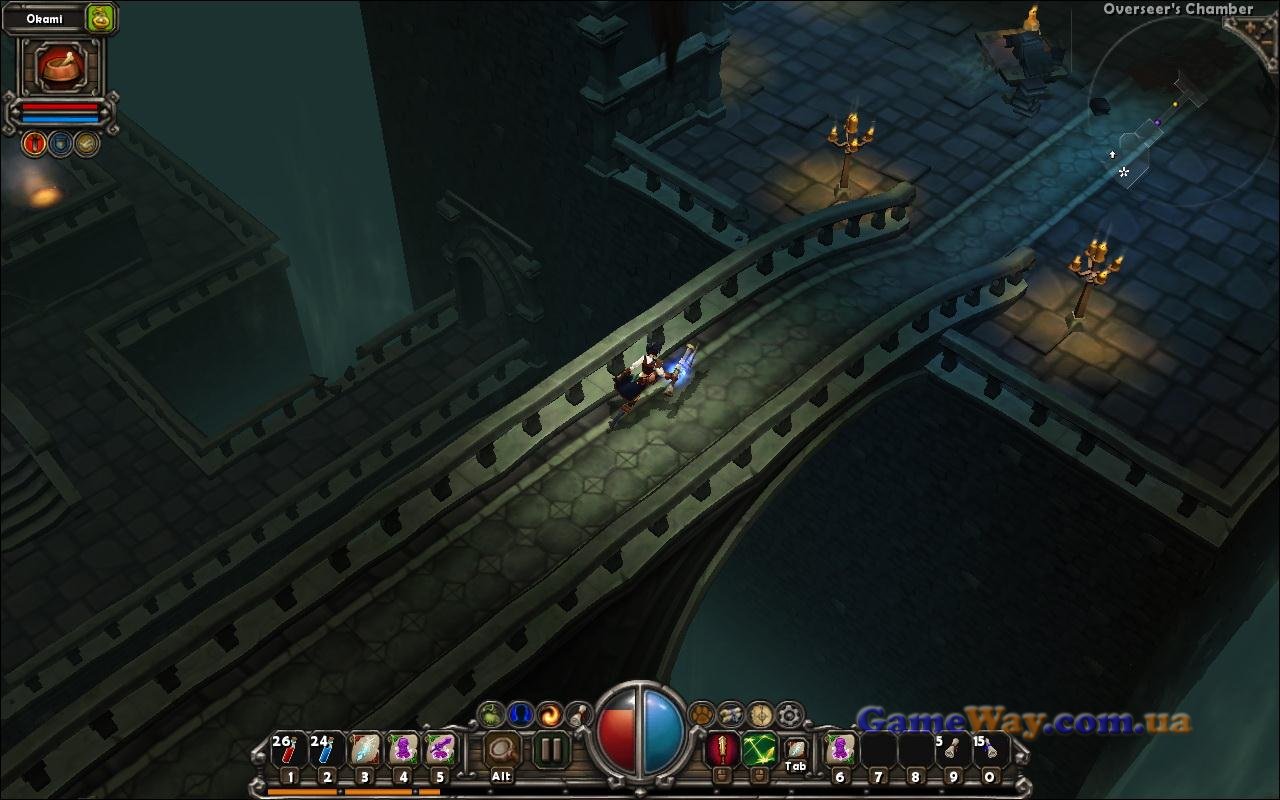Open the options gear menu
Image resolution: width=1280 pixels, height=800 pixels.
coord(790,714)
